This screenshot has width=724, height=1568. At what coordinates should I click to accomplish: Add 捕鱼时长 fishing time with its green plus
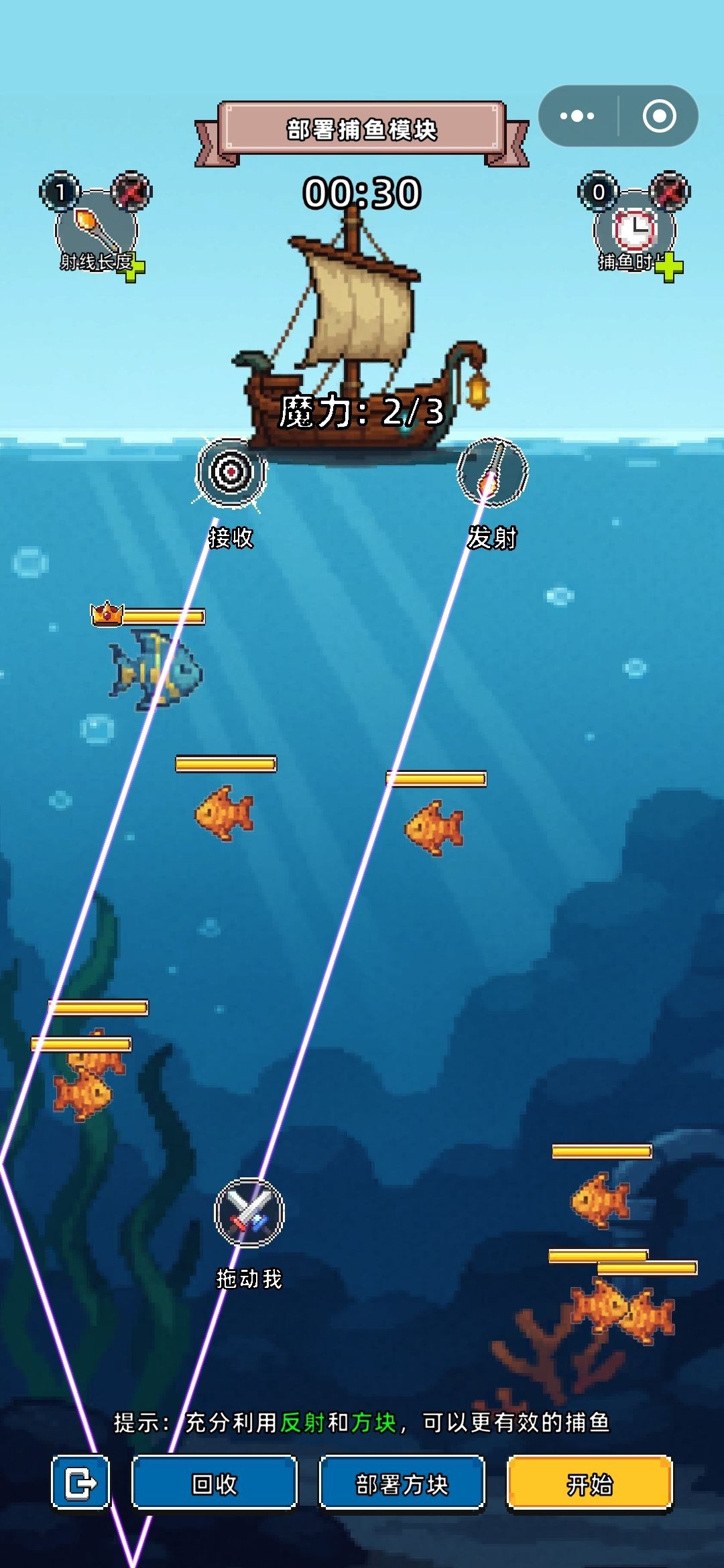pos(668,269)
